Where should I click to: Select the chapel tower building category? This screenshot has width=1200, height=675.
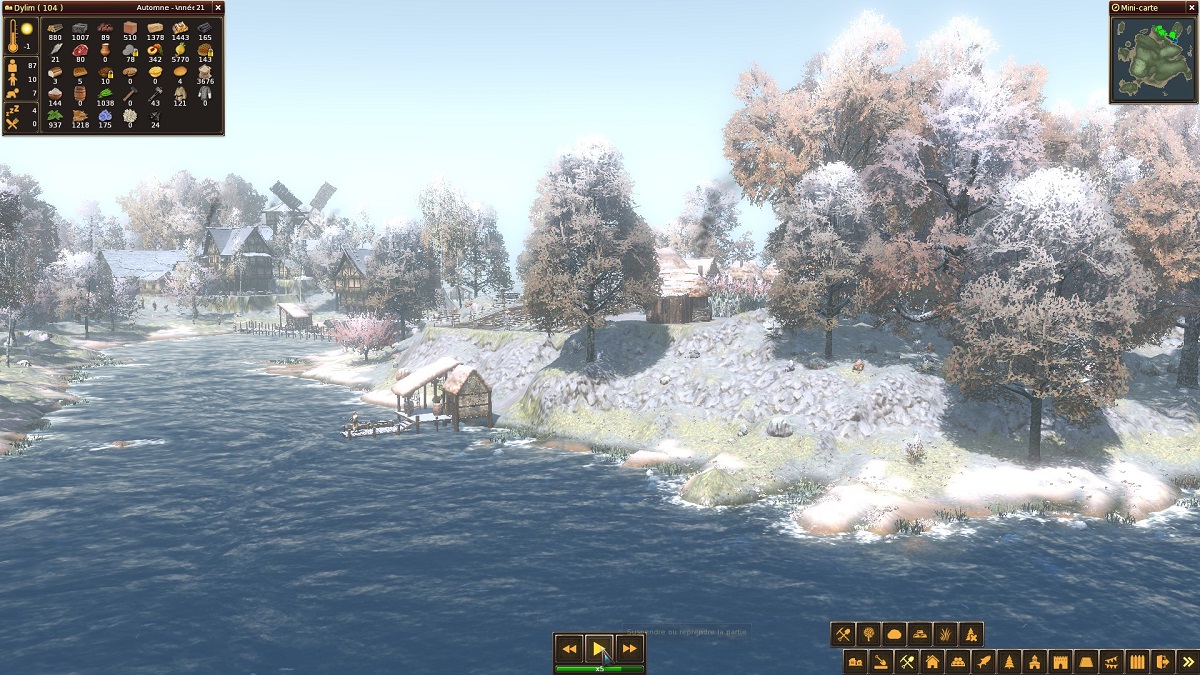click(1035, 662)
